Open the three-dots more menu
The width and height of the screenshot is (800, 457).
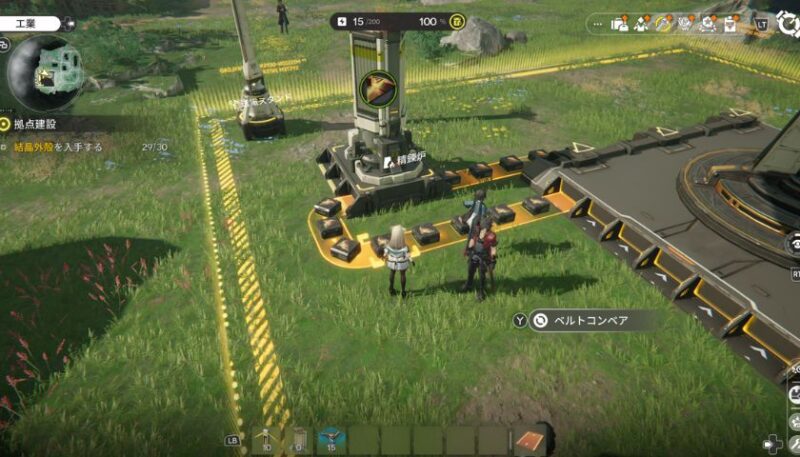tap(599, 23)
